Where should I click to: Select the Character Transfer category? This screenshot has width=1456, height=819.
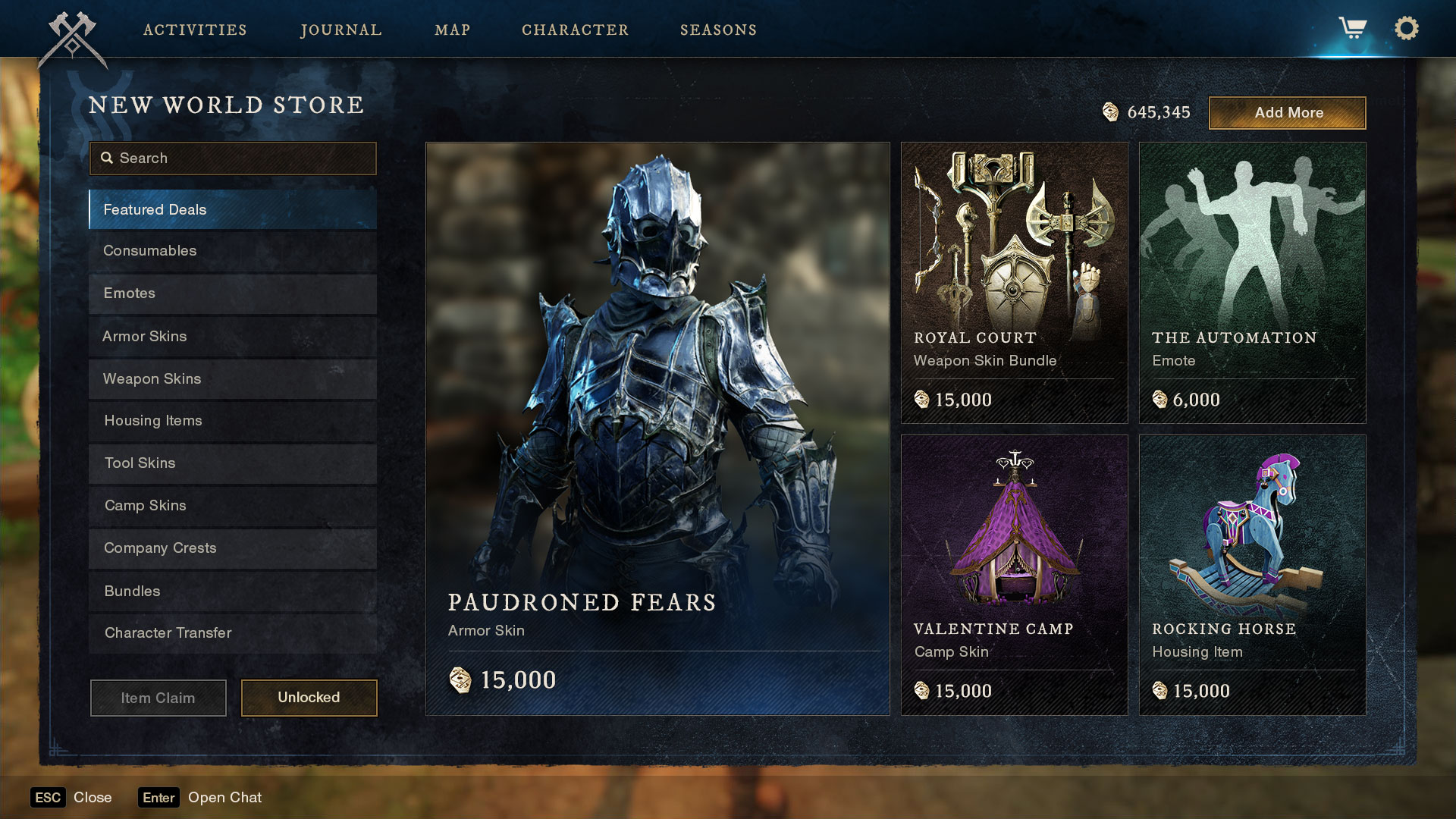(x=233, y=633)
